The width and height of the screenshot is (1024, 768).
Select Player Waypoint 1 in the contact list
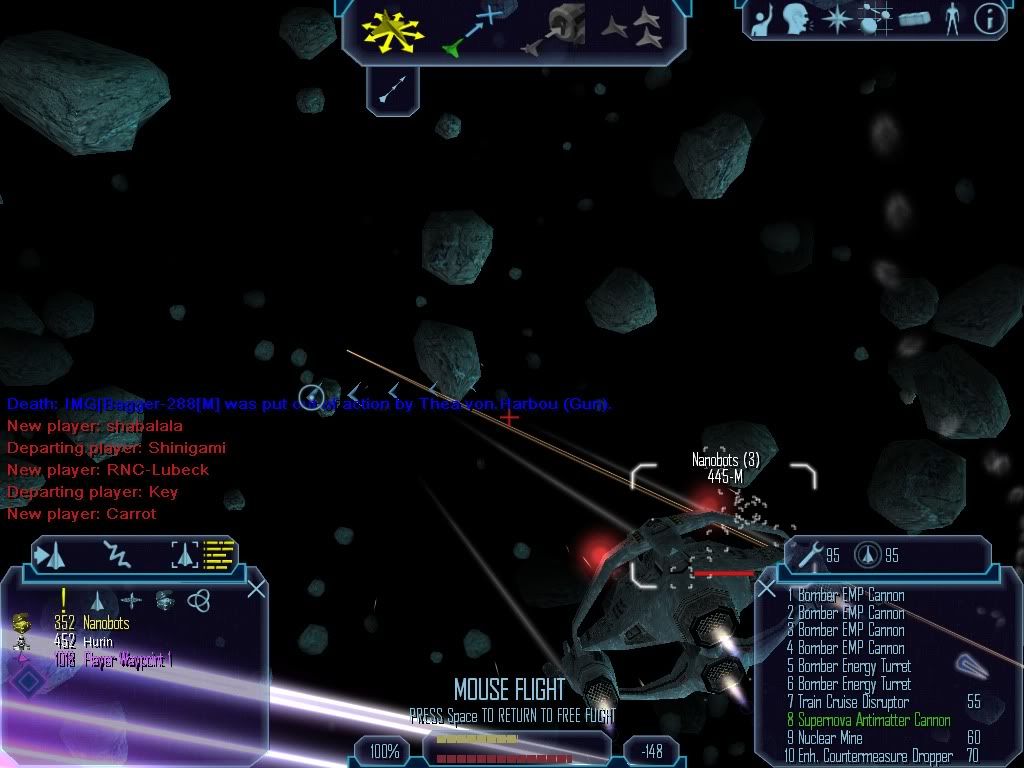127,660
